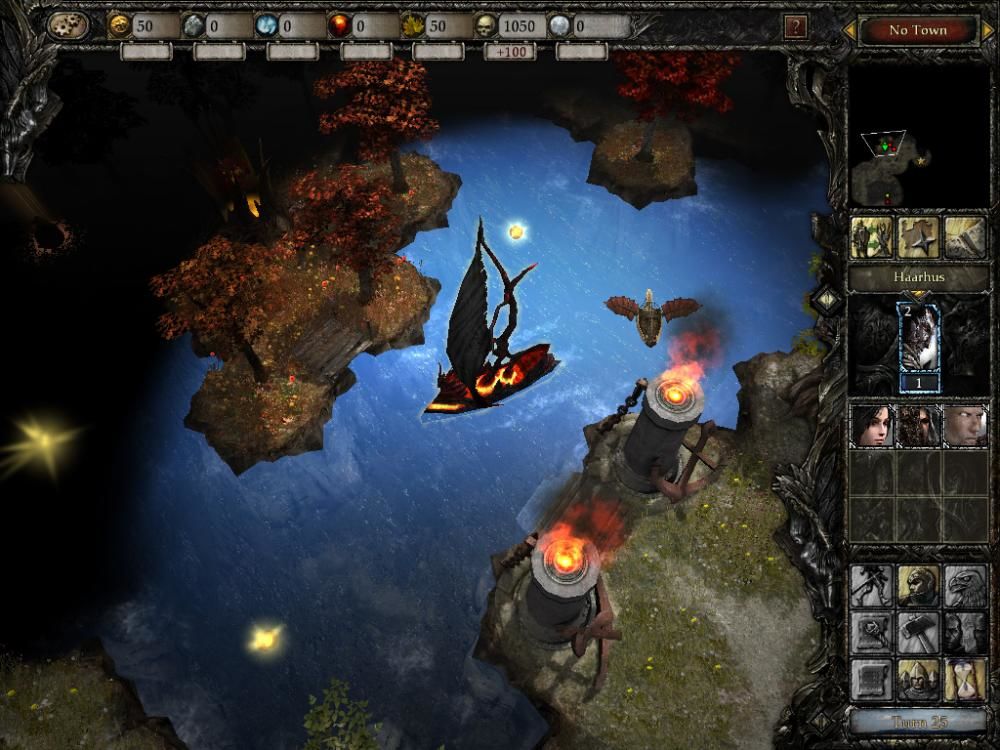Go to next town with right arrow

985,31
